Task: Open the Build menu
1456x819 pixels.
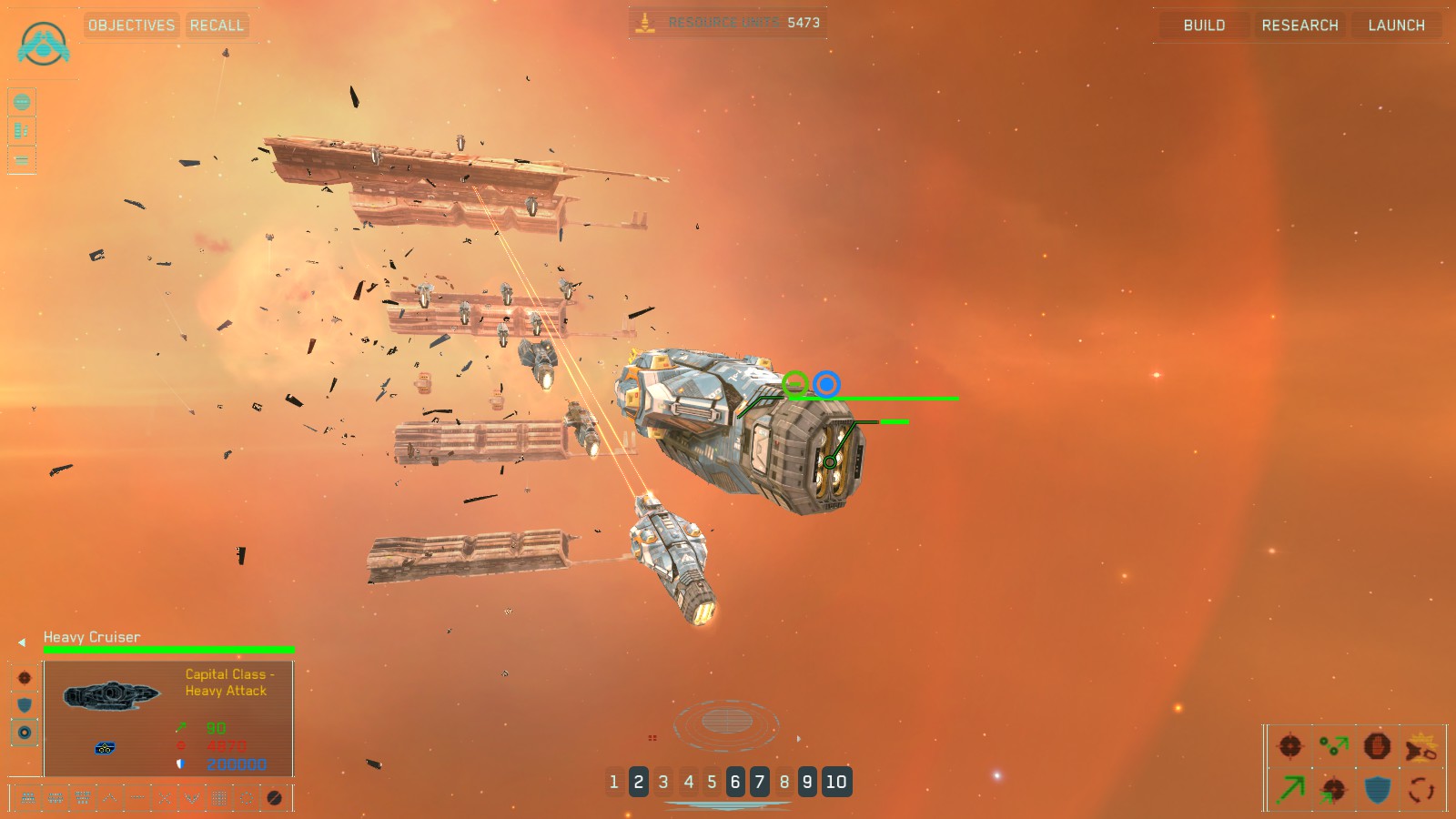Action: click(x=1204, y=25)
